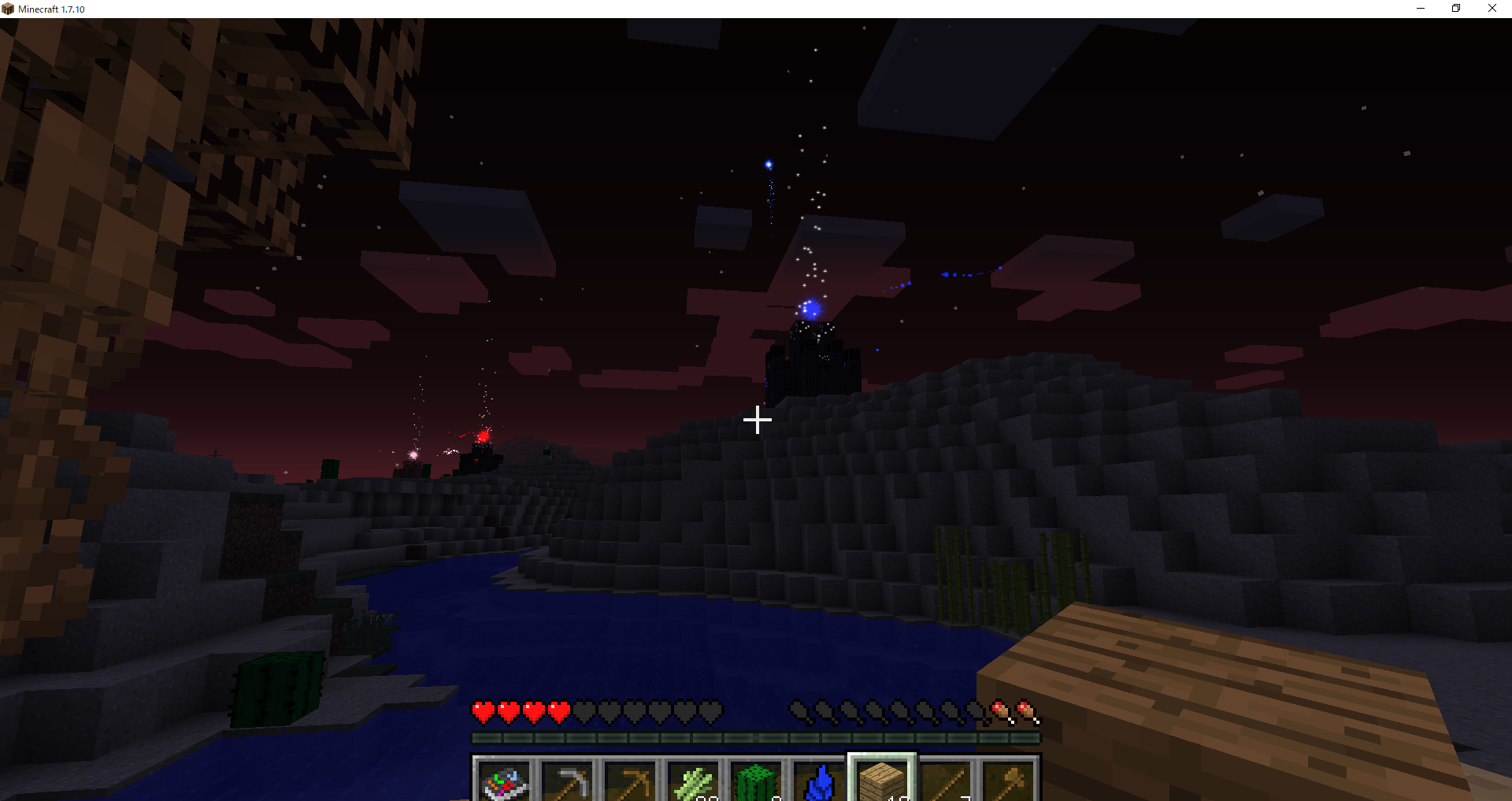This screenshot has height=801, width=1512.
Task: Select the sugar cane stack
Action: tap(693, 781)
